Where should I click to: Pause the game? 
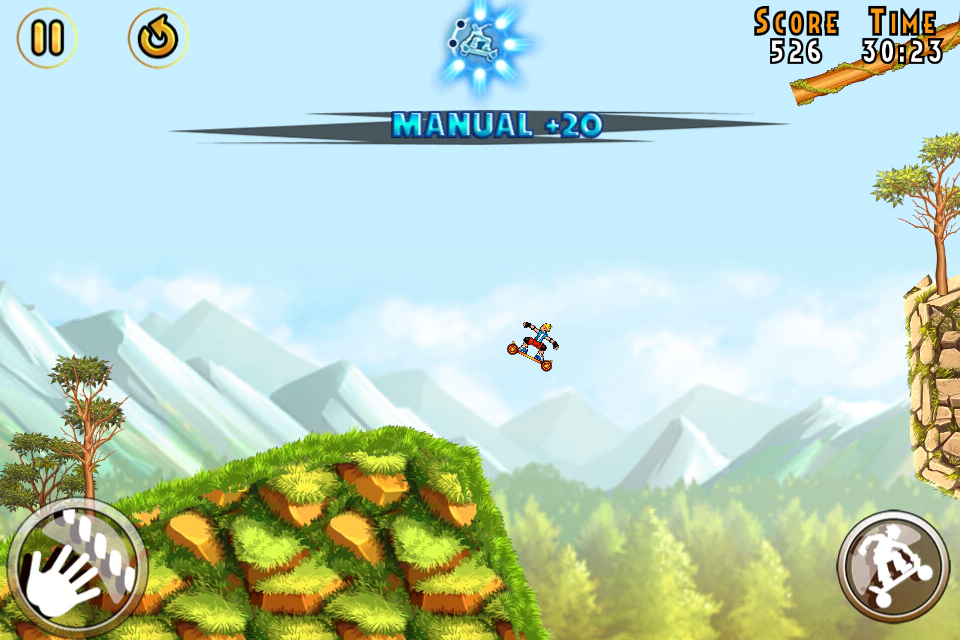[46, 38]
